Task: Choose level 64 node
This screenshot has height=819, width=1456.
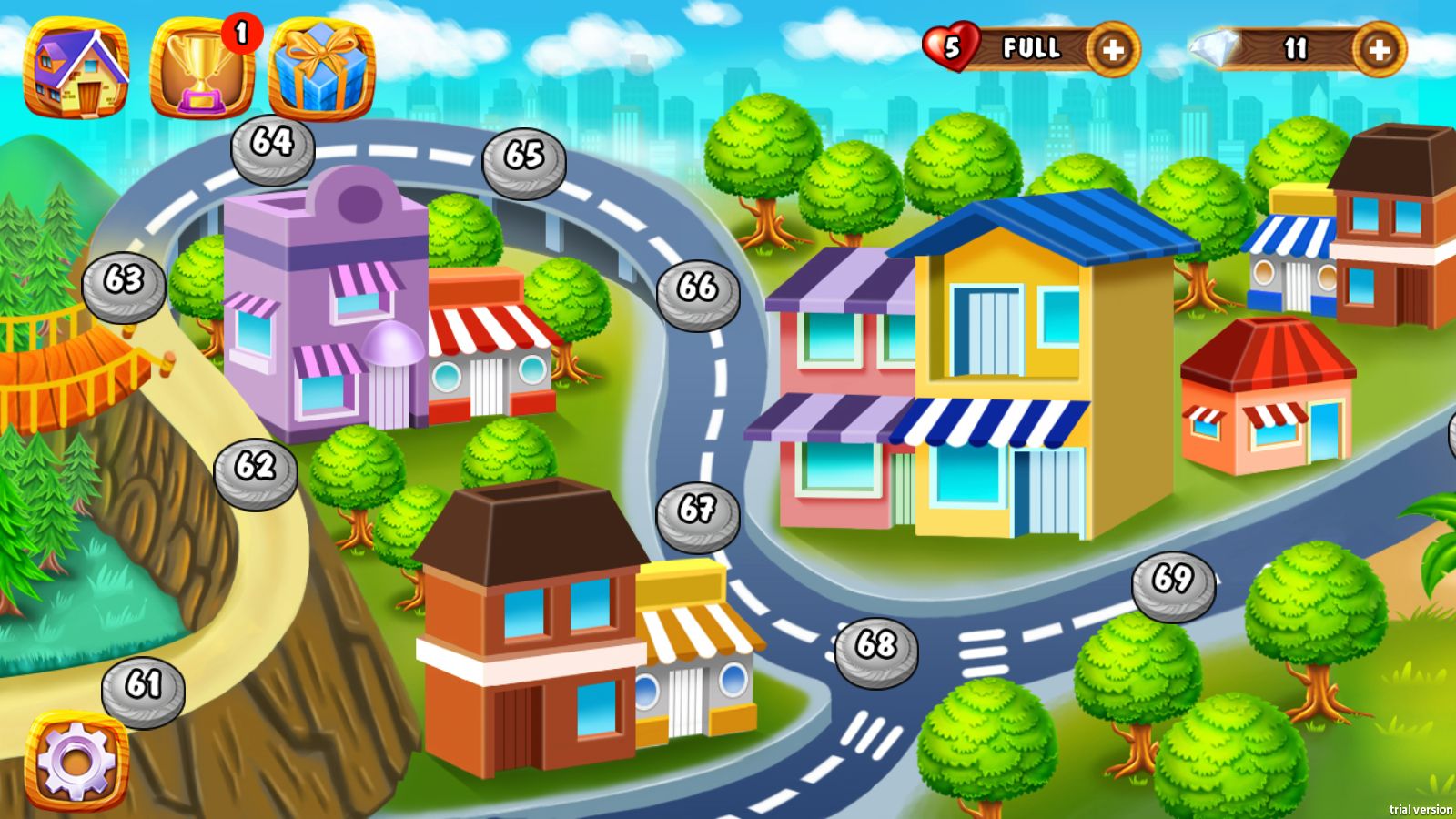Action: tap(272, 147)
